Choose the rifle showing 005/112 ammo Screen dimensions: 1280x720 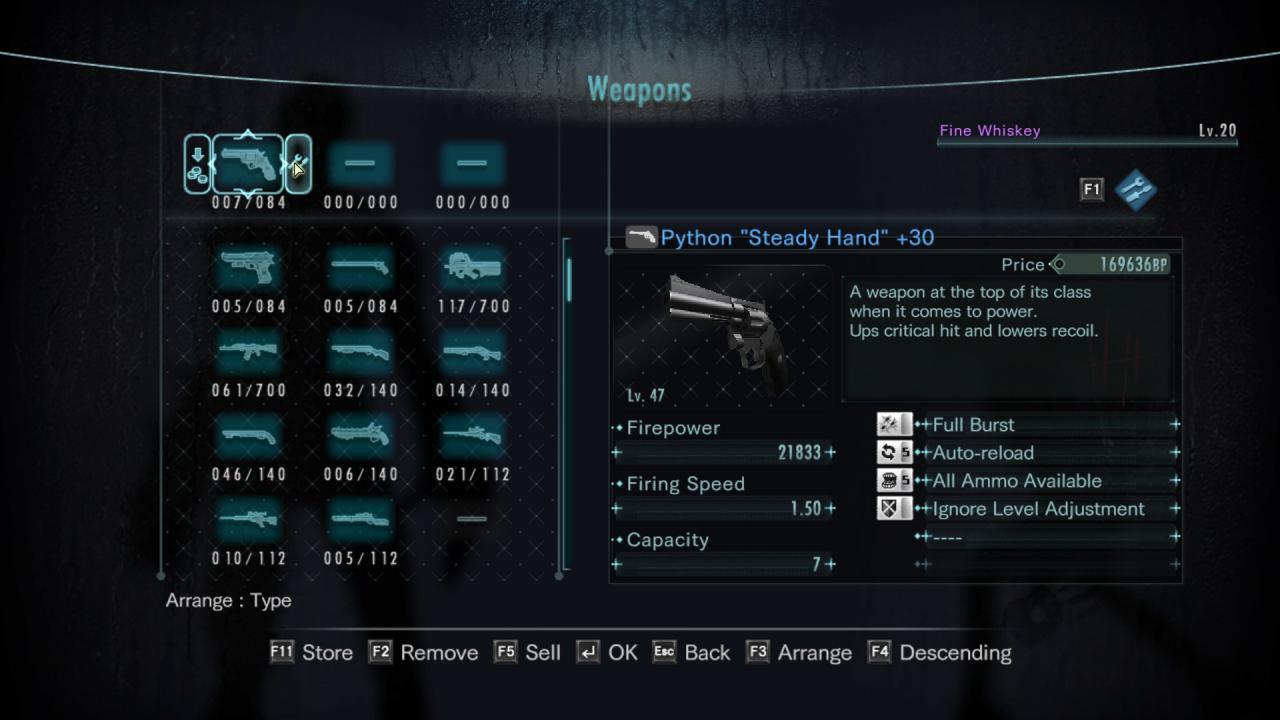pyautogui.click(x=360, y=520)
